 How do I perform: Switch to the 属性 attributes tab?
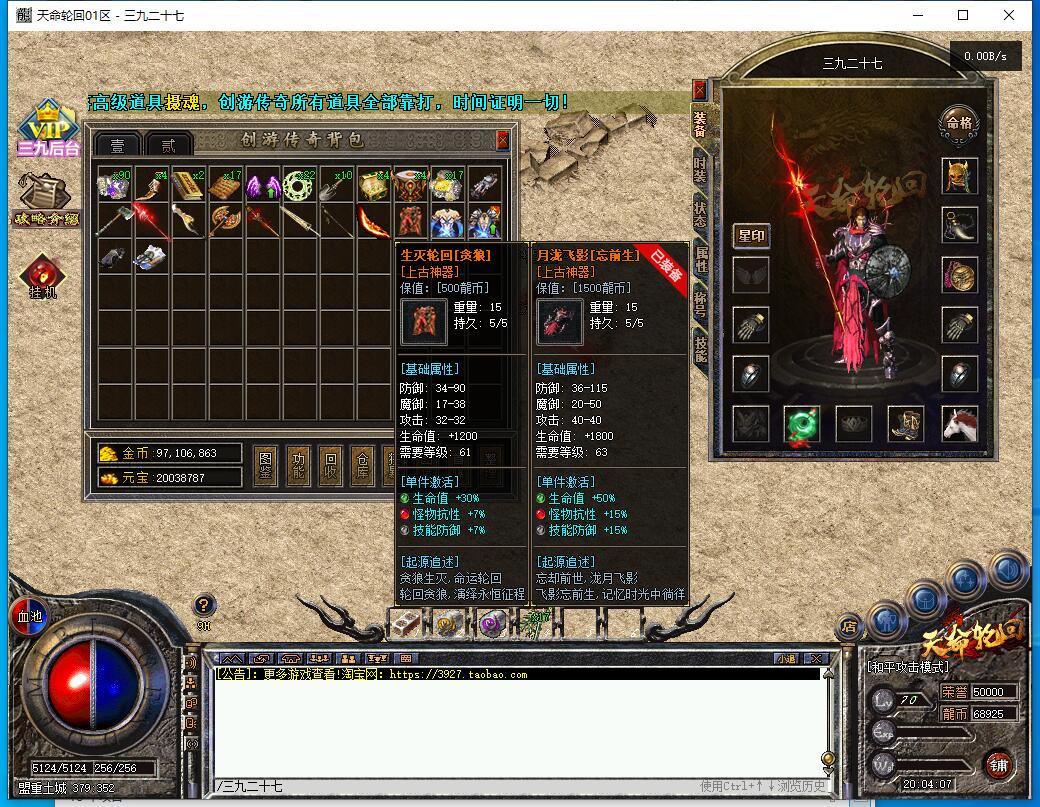[701, 260]
